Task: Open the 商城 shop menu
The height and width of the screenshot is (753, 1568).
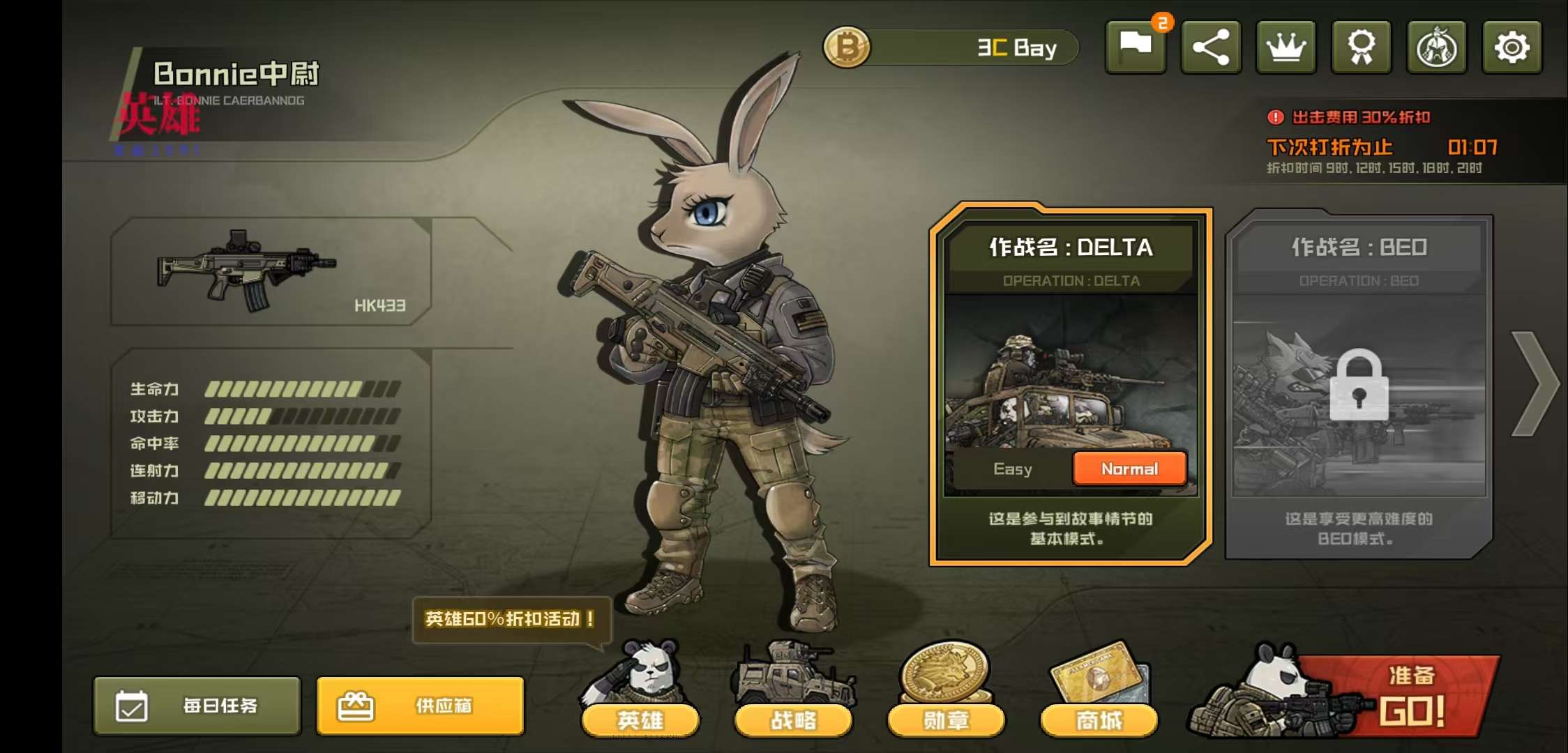Action: pyautogui.click(x=1099, y=718)
